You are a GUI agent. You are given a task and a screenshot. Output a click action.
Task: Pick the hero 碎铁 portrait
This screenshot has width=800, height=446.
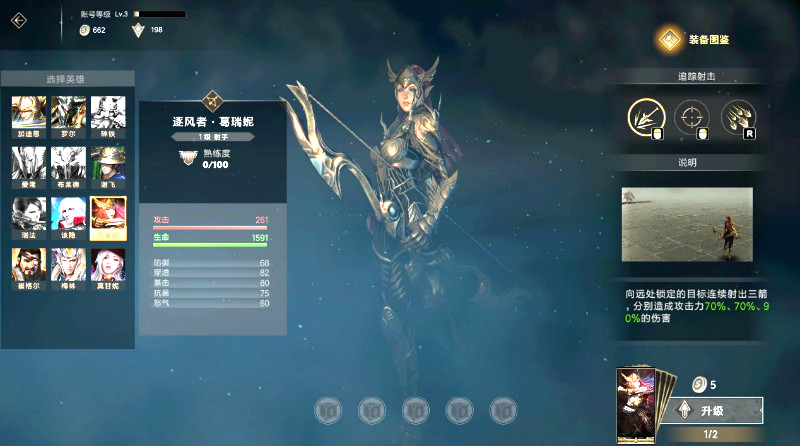click(x=108, y=113)
